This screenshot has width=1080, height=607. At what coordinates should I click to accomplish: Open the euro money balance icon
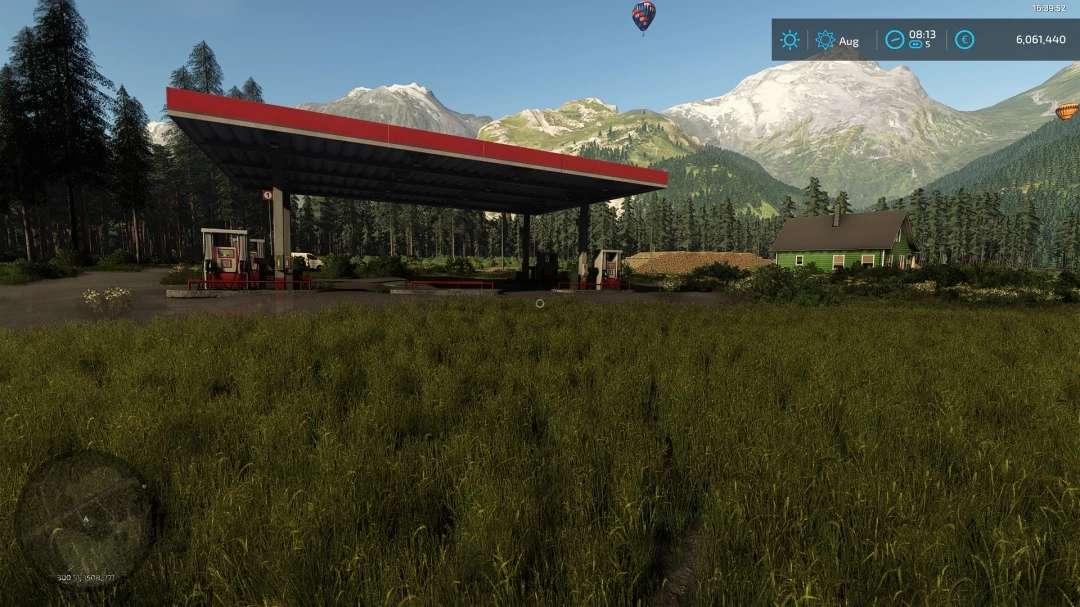click(x=964, y=40)
